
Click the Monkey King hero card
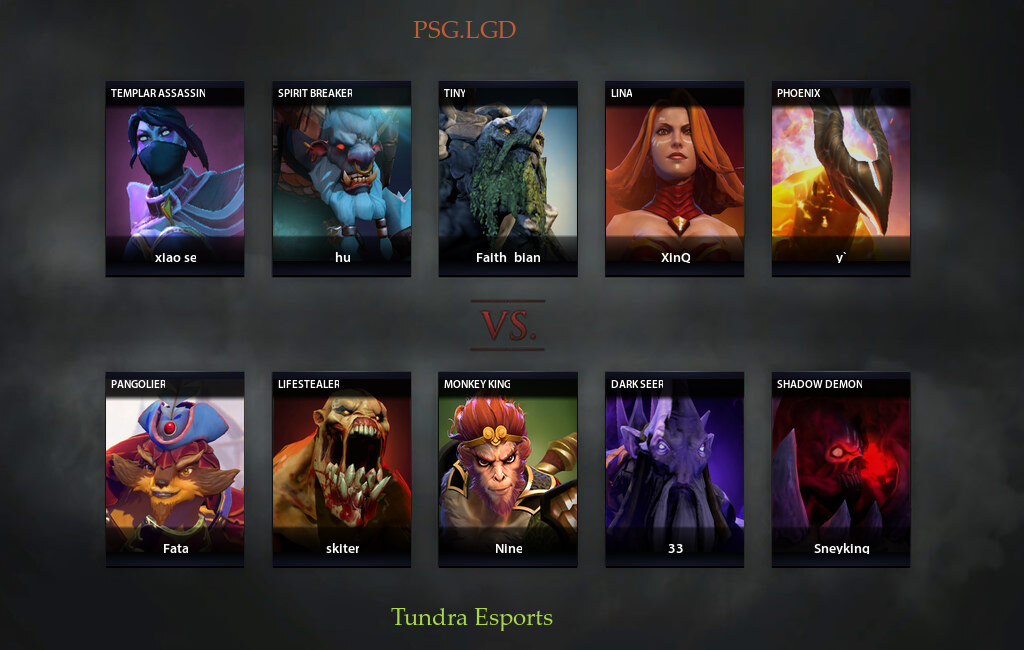click(508, 469)
